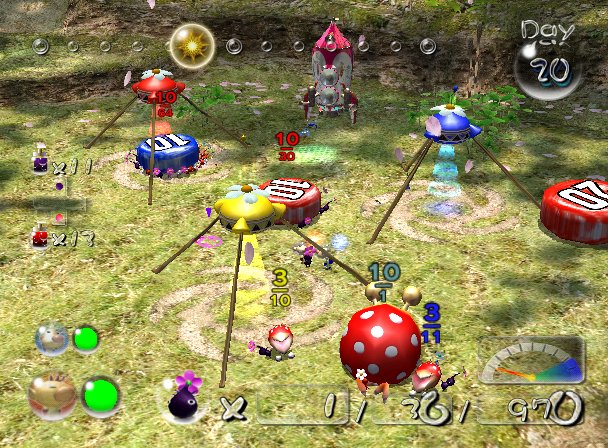Image resolution: width=608 pixels, height=448 pixels.
Task: Choose the purple Pikmin standby icon
Action: (187, 399)
